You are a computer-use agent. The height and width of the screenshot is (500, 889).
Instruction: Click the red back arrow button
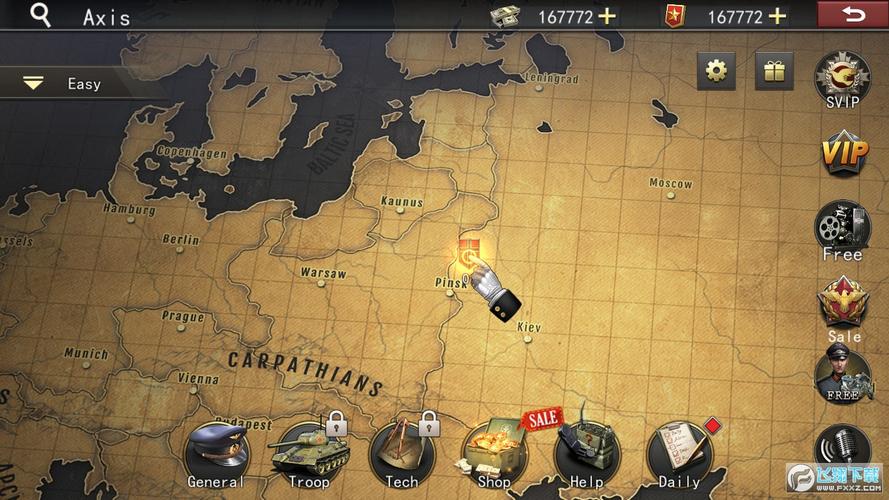[x=852, y=14]
